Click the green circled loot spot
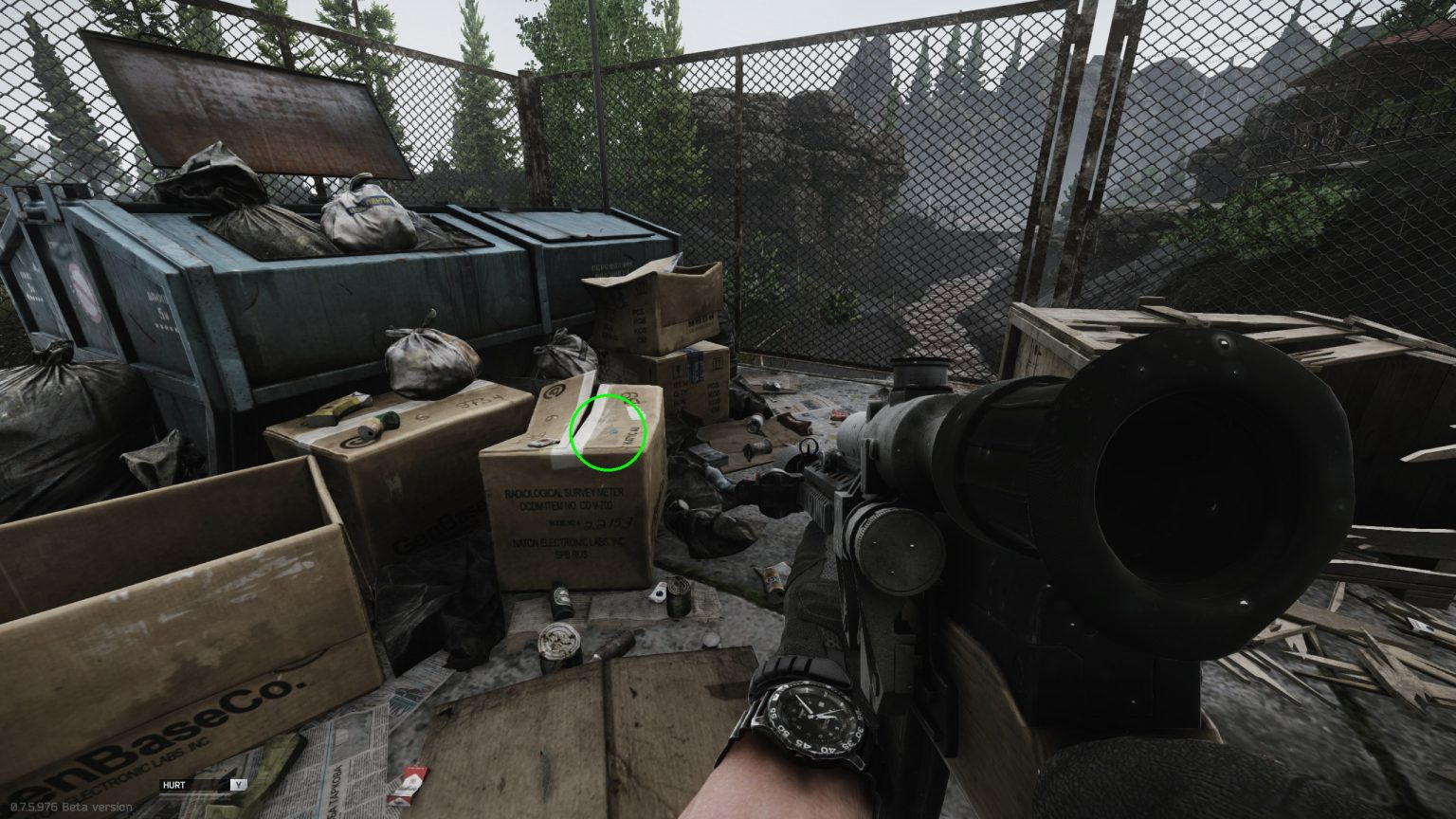Screen dimensions: 1456x819 [x=608, y=431]
